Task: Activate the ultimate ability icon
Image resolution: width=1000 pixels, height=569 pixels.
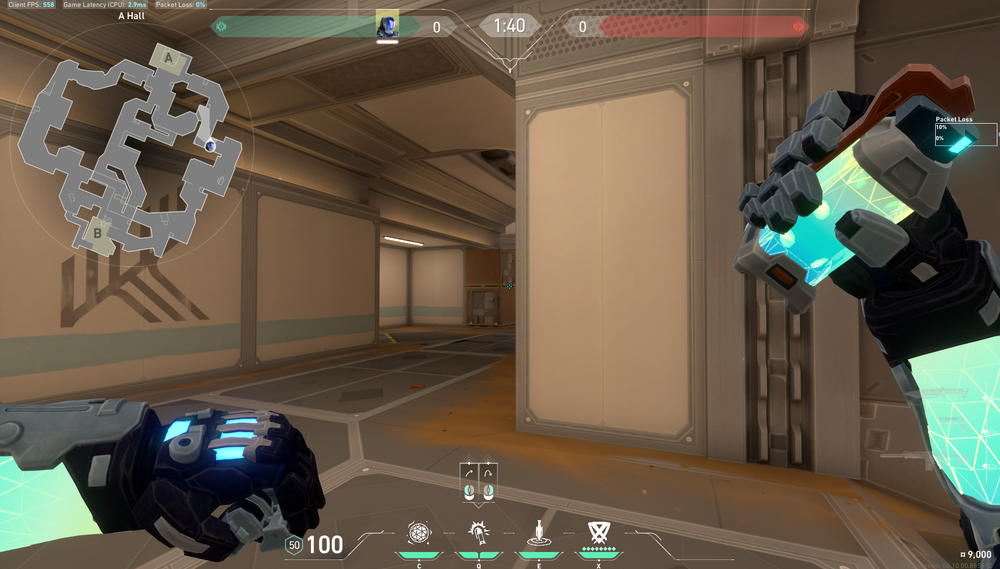Action: pos(599,532)
